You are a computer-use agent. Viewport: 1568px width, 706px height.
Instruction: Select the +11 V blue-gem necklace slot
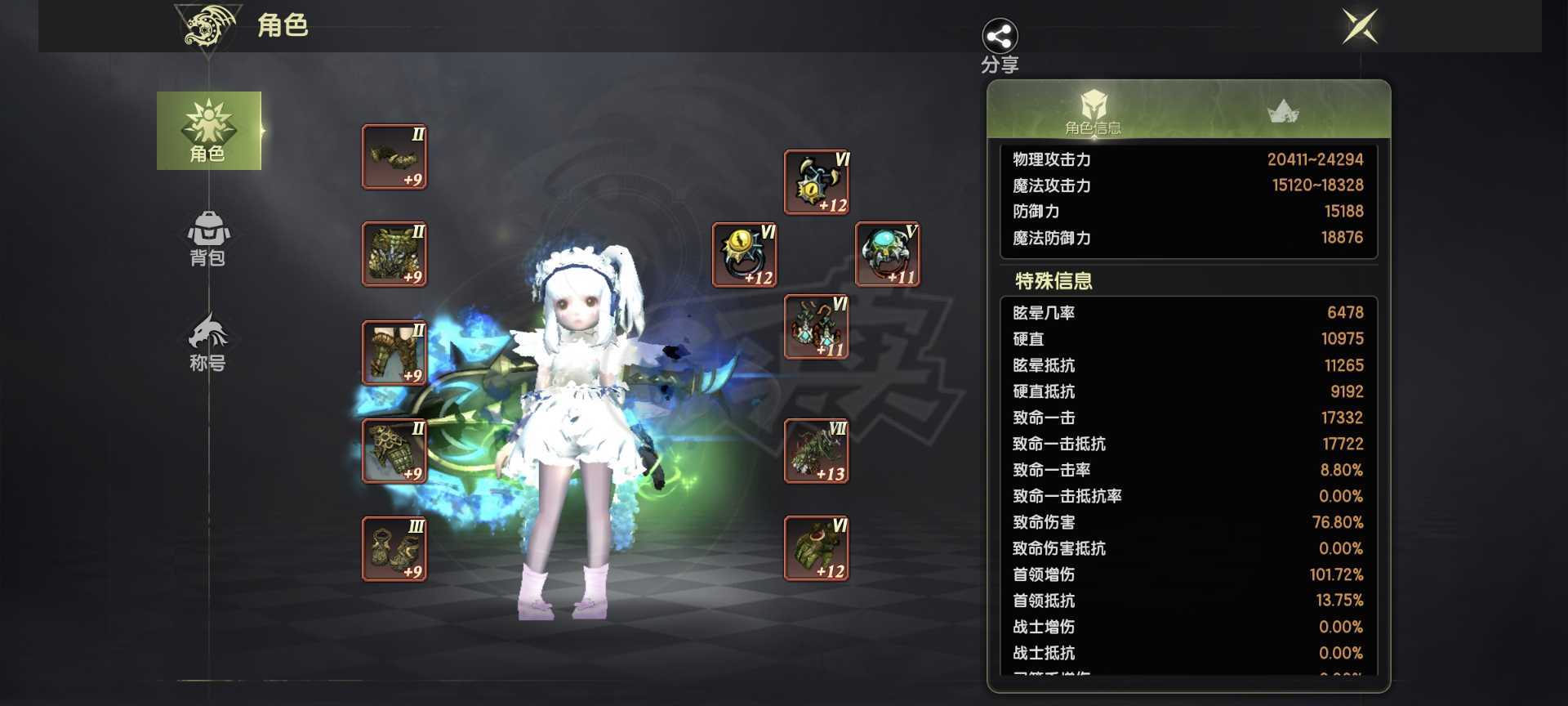point(885,254)
